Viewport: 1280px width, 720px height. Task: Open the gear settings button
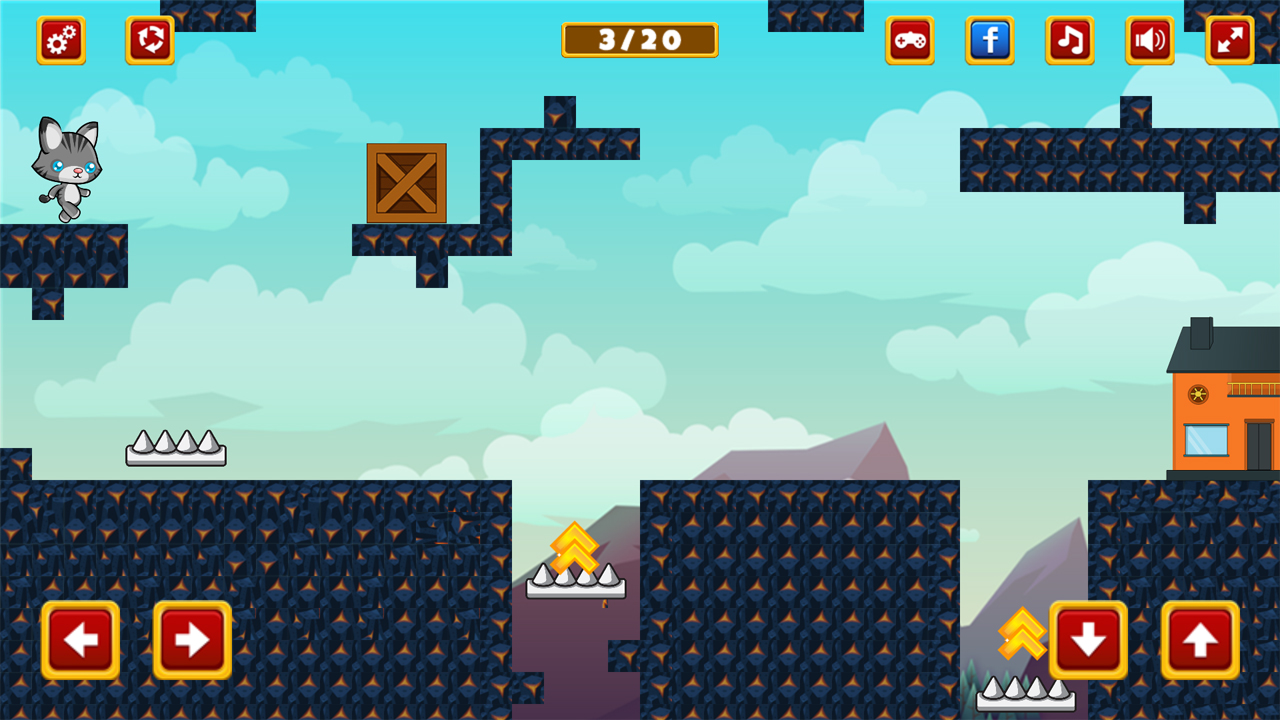point(61,41)
